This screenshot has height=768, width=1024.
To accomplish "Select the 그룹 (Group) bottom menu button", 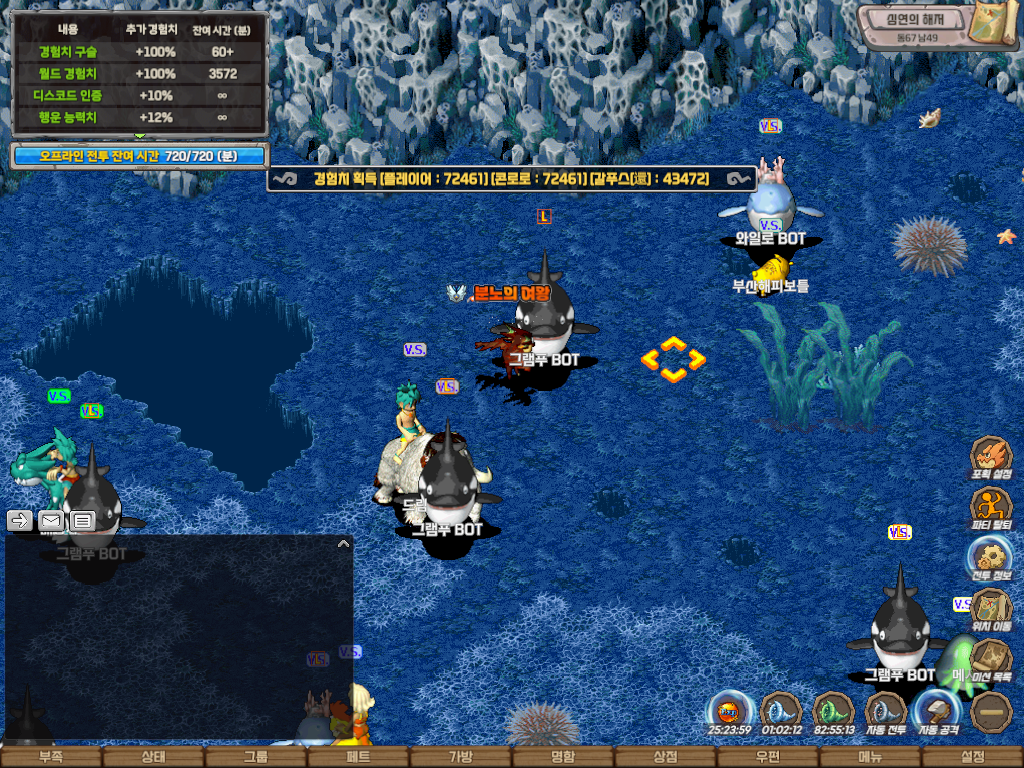I will (x=256, y=757).
